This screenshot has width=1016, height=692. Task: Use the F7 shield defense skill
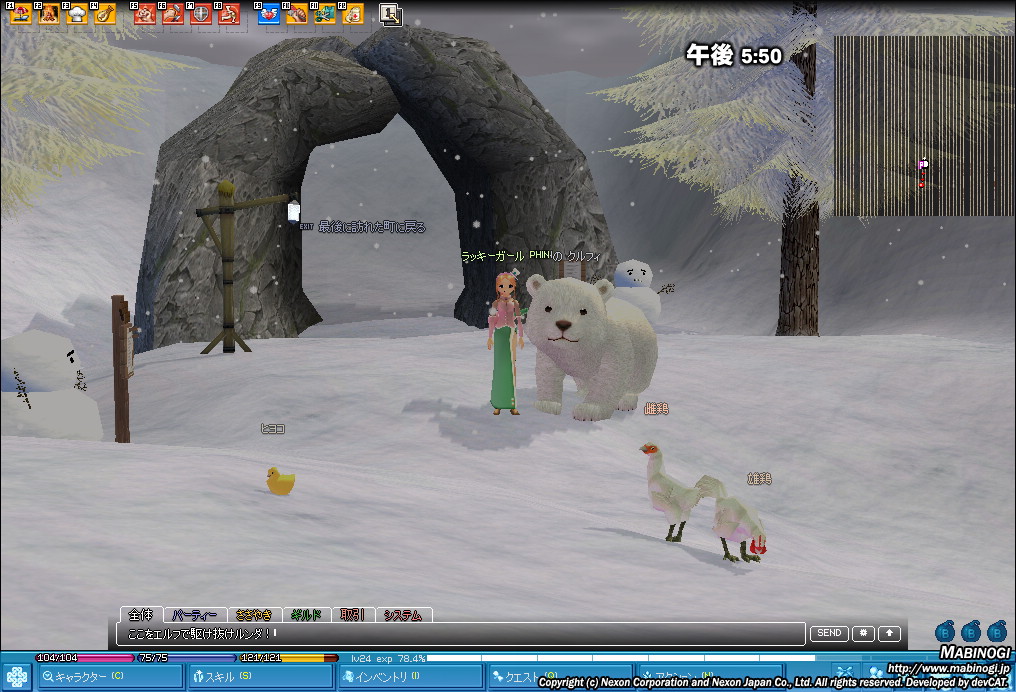[x=201, y=14]
